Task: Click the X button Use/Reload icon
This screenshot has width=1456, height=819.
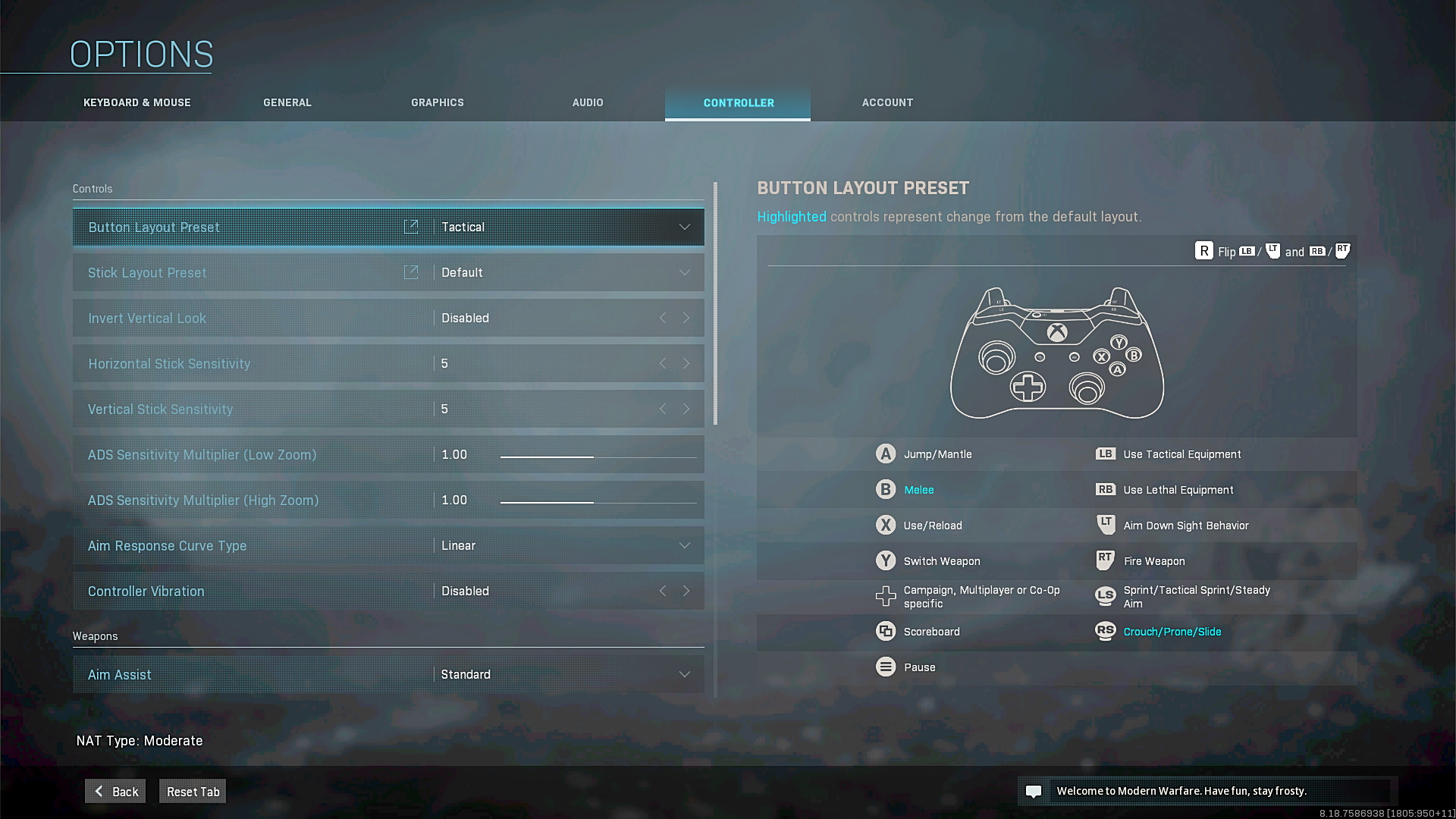Action: tap(886, 525)
